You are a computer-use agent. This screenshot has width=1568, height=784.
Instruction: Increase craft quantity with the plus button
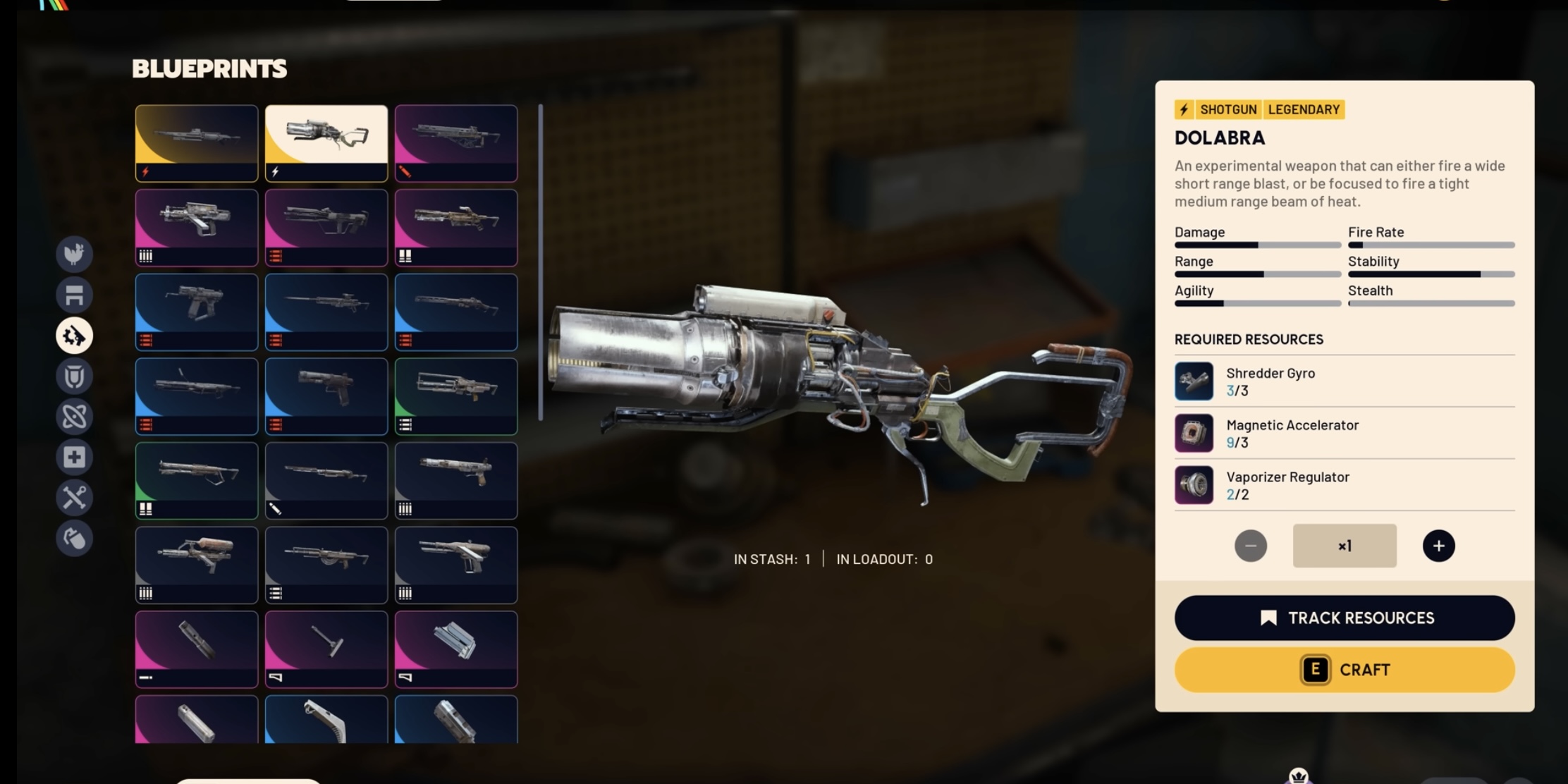coord(1438,545)
